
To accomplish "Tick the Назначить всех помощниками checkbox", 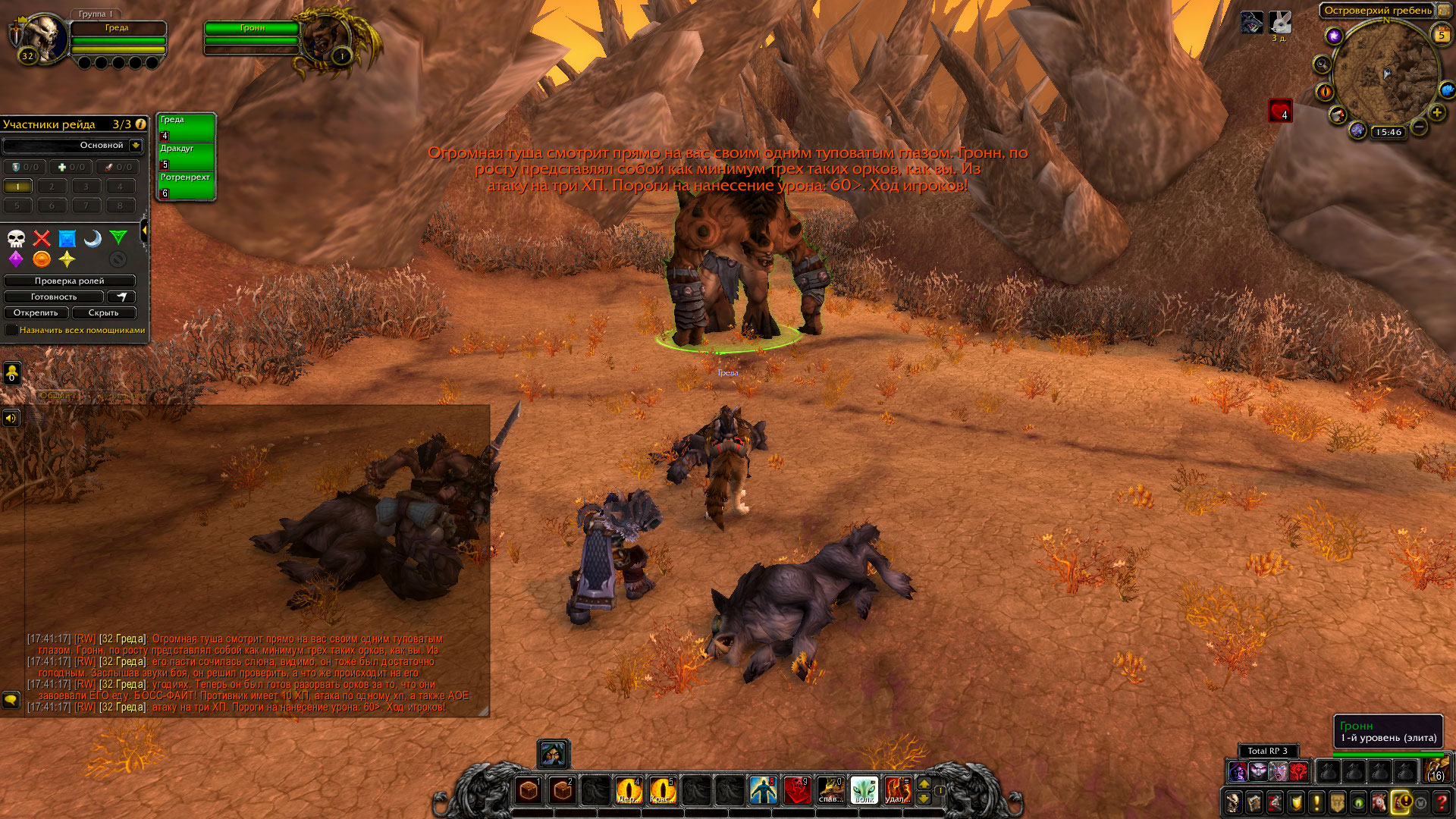I will click(x=11, y=330).
